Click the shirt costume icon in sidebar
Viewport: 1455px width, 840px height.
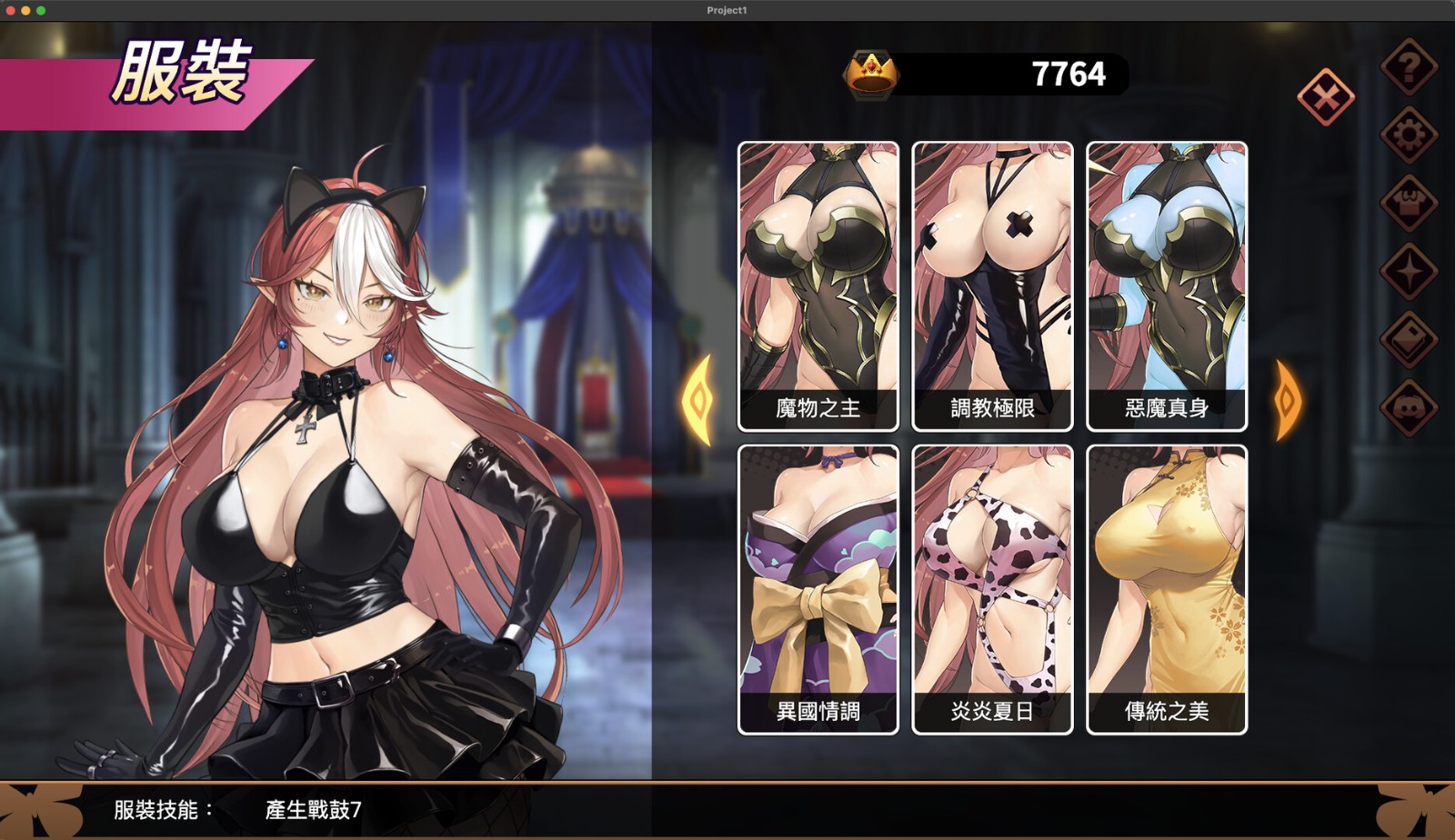pyautogui.click(x=1409, y=204)
